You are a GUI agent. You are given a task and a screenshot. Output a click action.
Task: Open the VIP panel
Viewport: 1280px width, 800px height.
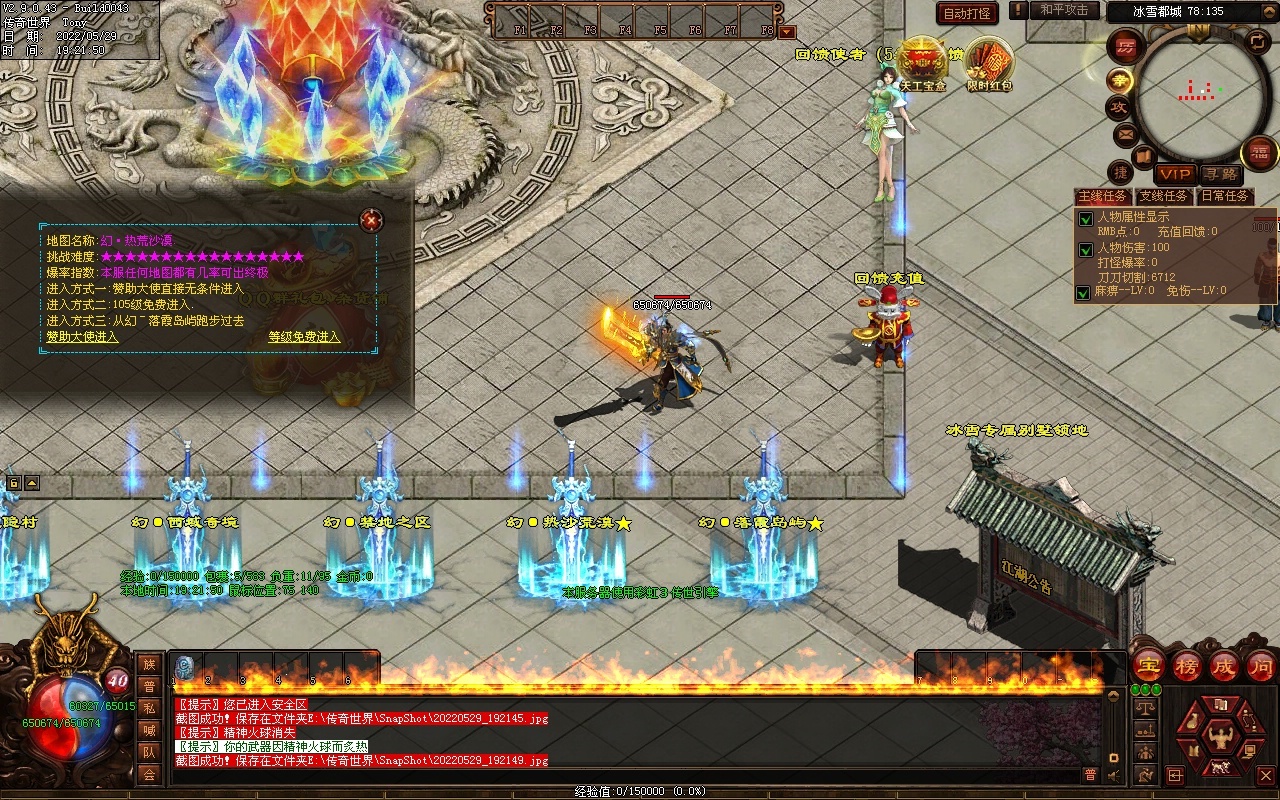pyautogui.click(x=1175, y=174)
